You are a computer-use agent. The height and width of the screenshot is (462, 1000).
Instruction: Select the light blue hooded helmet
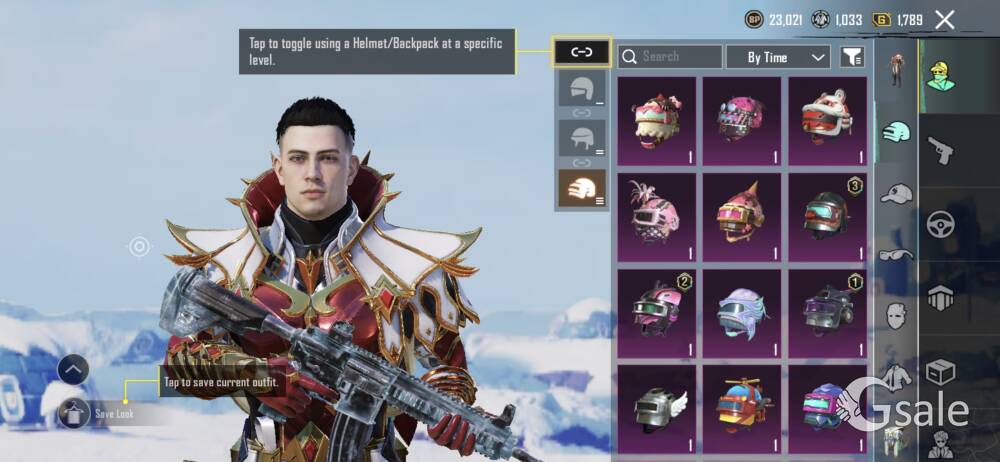coord(741,312)
